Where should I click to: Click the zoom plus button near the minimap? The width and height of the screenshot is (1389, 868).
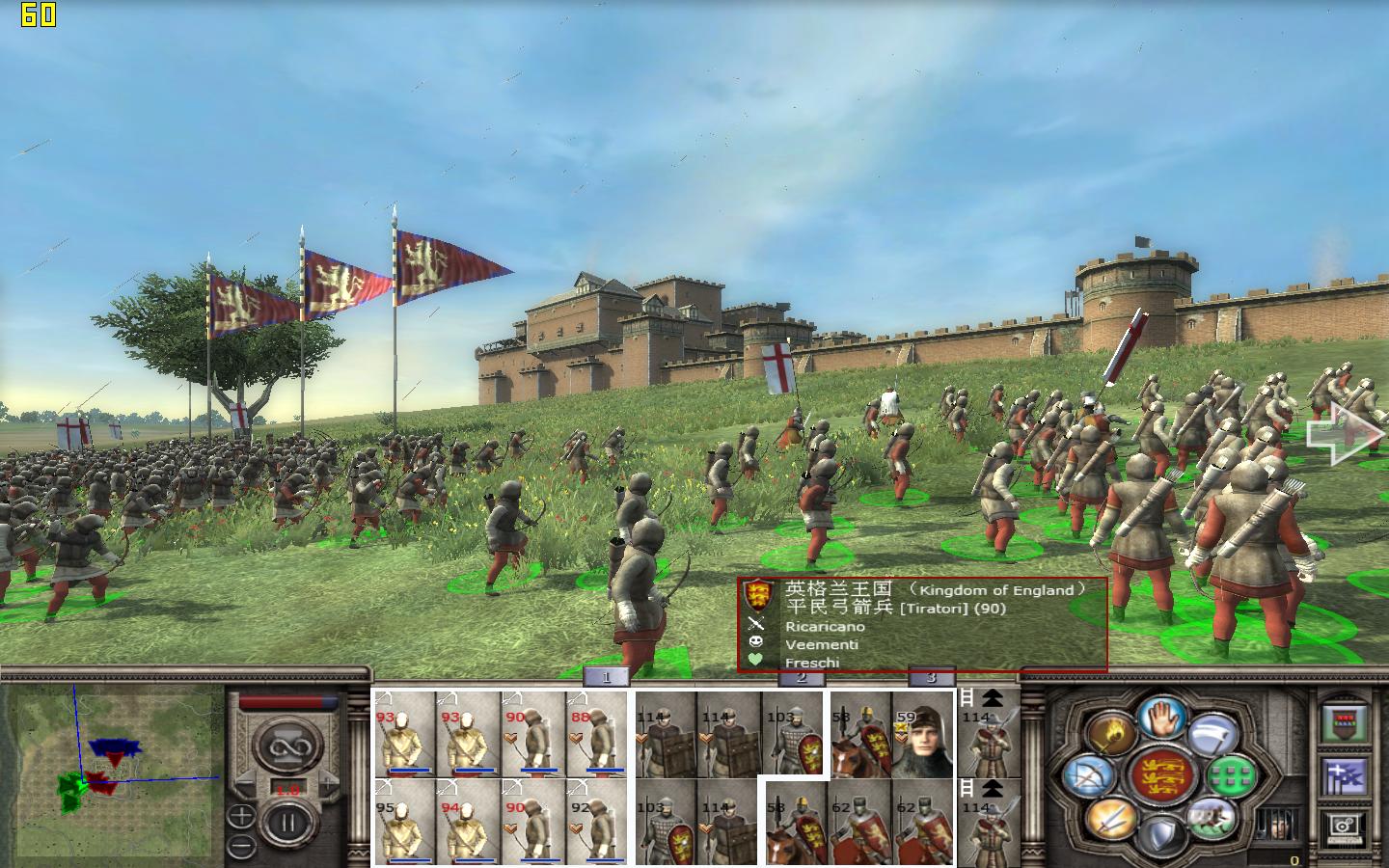241,816
